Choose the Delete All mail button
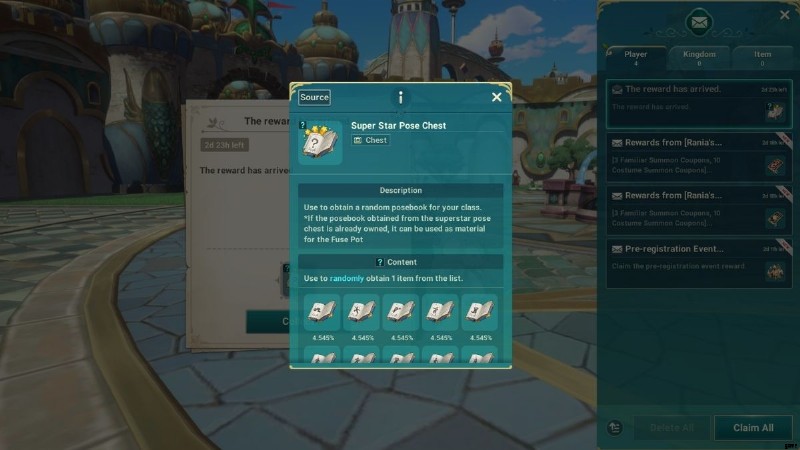The image size is (800, 450). pyautogui.click(x=671, y=428)
